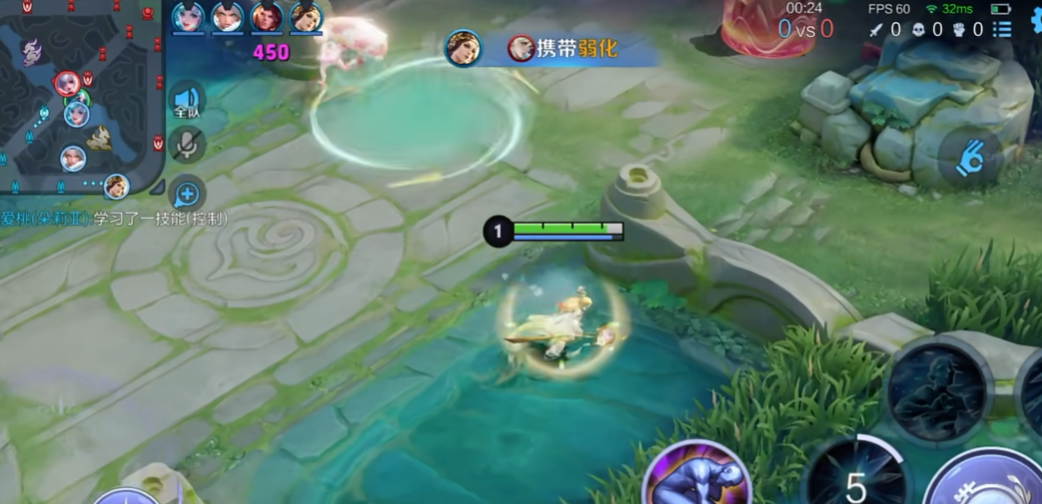Click the red-bordered hero marker on minimap

[x=67, y=83]
